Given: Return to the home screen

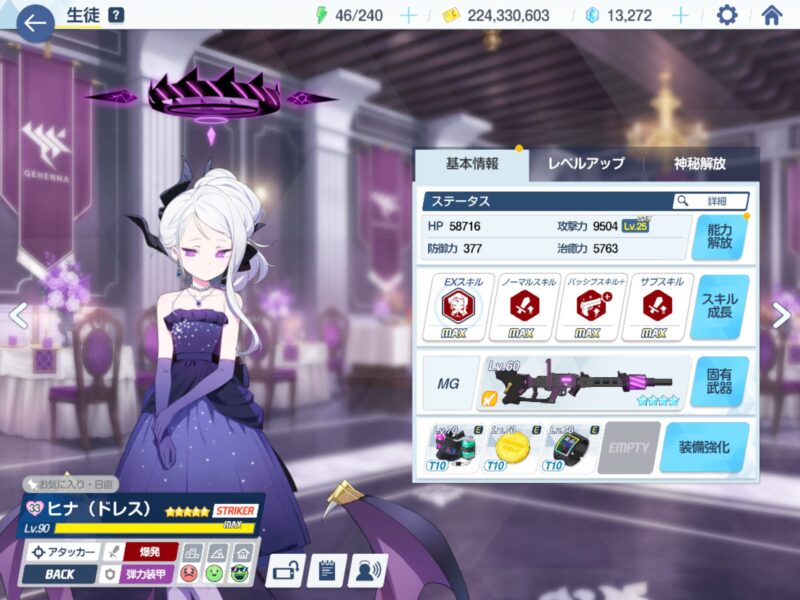Looking at the screenshot, I should click(x=771, y=16).
